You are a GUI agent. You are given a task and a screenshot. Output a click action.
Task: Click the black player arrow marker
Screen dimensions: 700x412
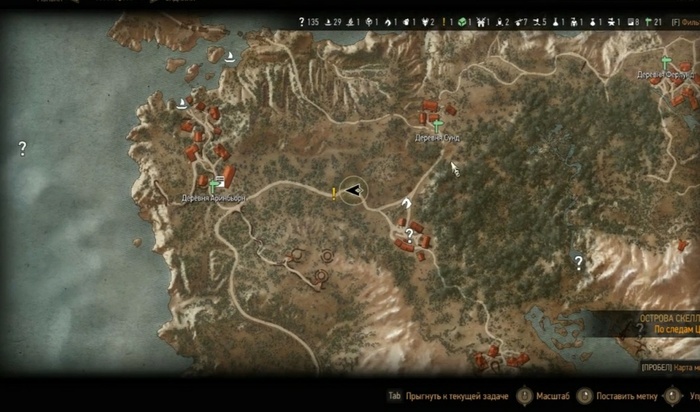click(x=352, y=190)
